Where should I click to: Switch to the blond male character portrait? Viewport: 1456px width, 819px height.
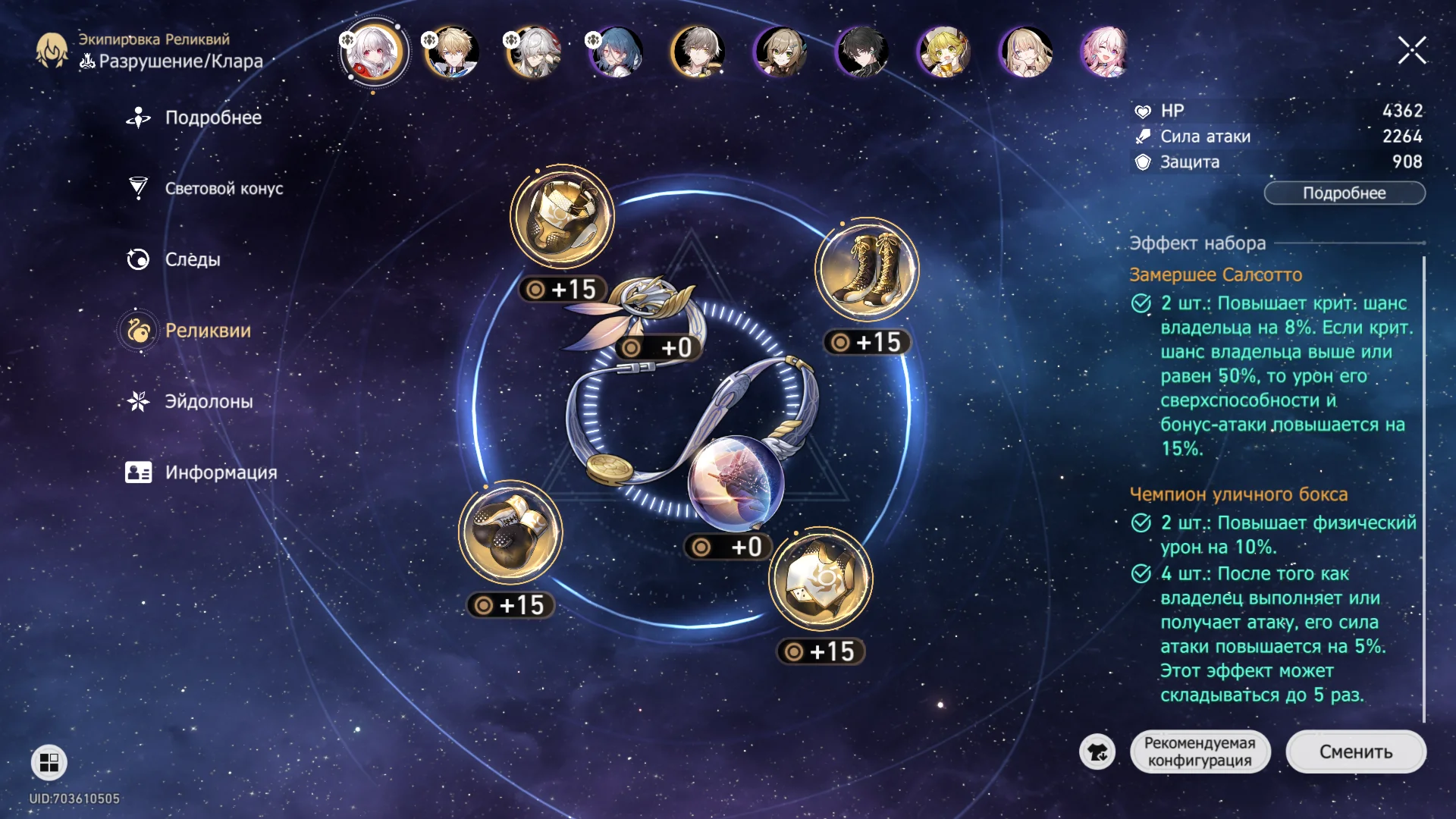coord(452,52)
